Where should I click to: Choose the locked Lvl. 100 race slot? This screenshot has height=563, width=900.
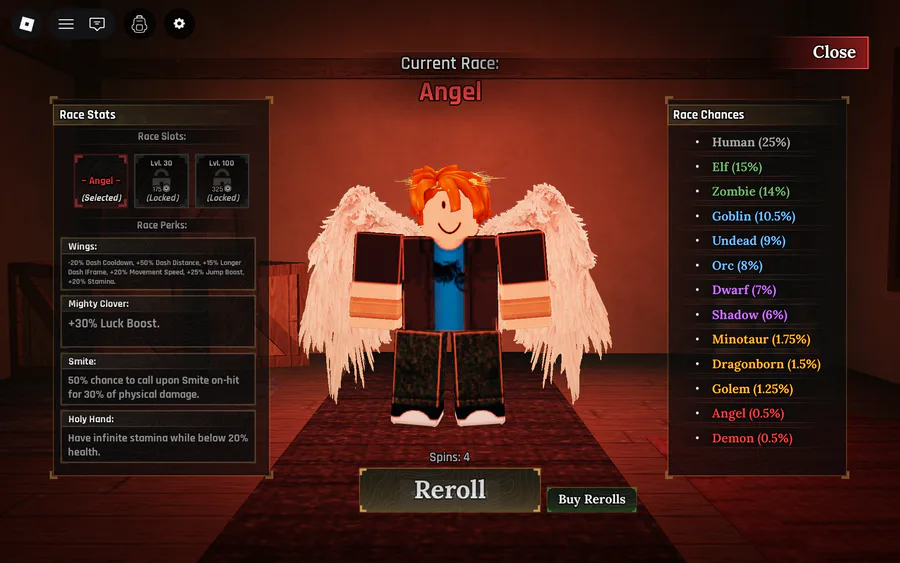point(222,181)
